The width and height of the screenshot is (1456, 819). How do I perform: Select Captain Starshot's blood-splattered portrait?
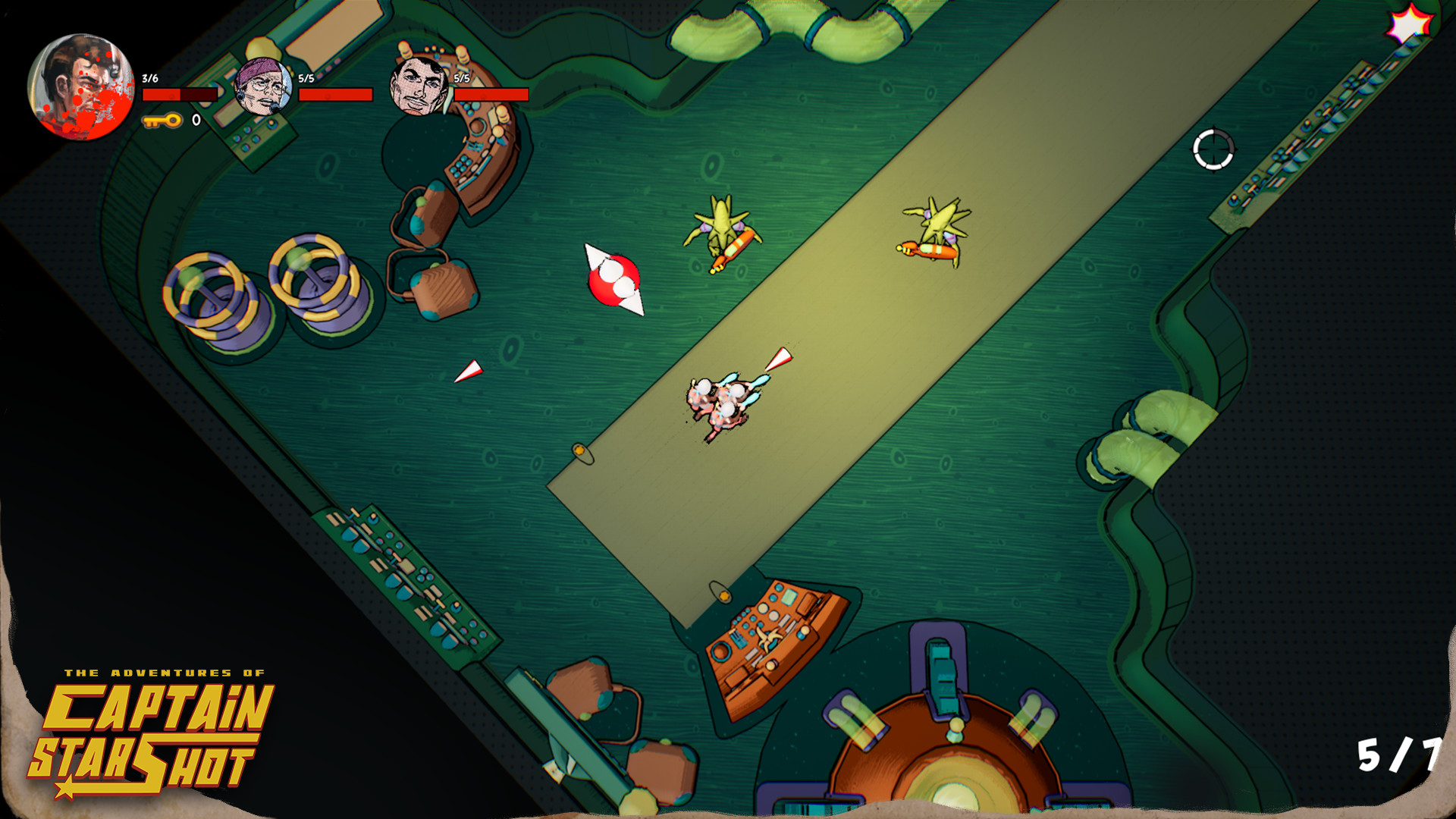[83, 87]
